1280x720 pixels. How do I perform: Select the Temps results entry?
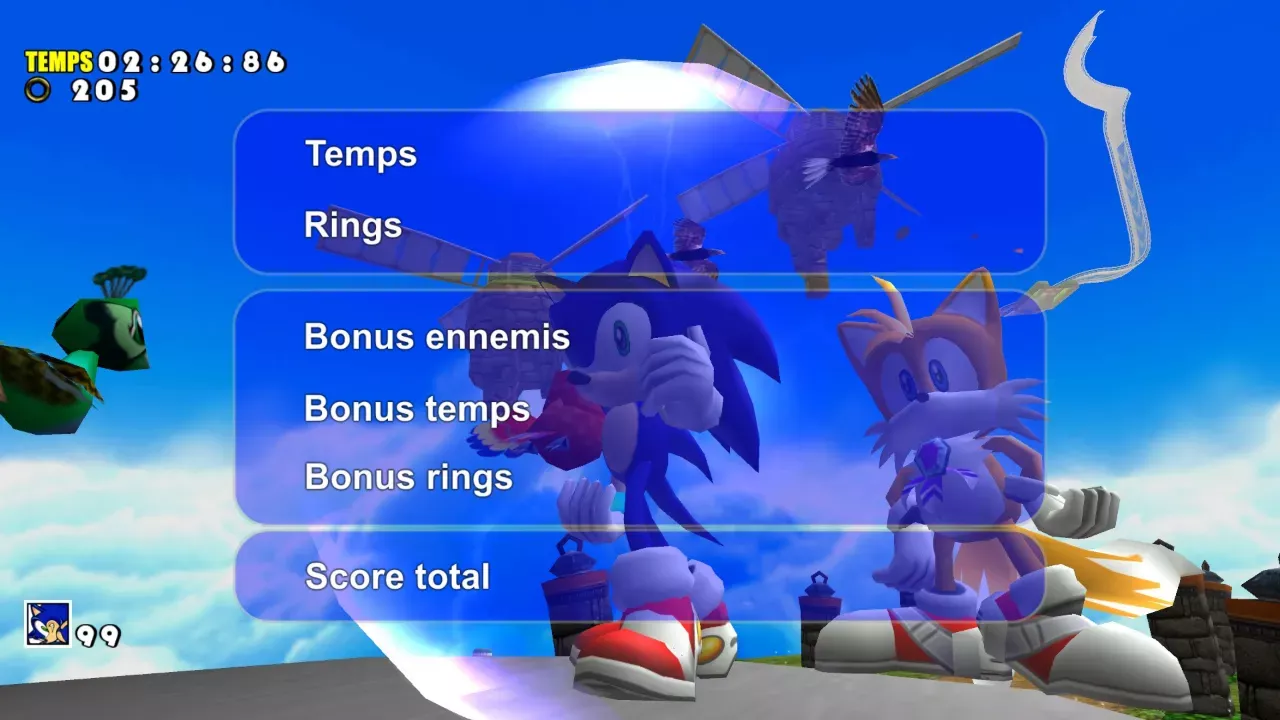pyautogui.click(x=361, y=155)
